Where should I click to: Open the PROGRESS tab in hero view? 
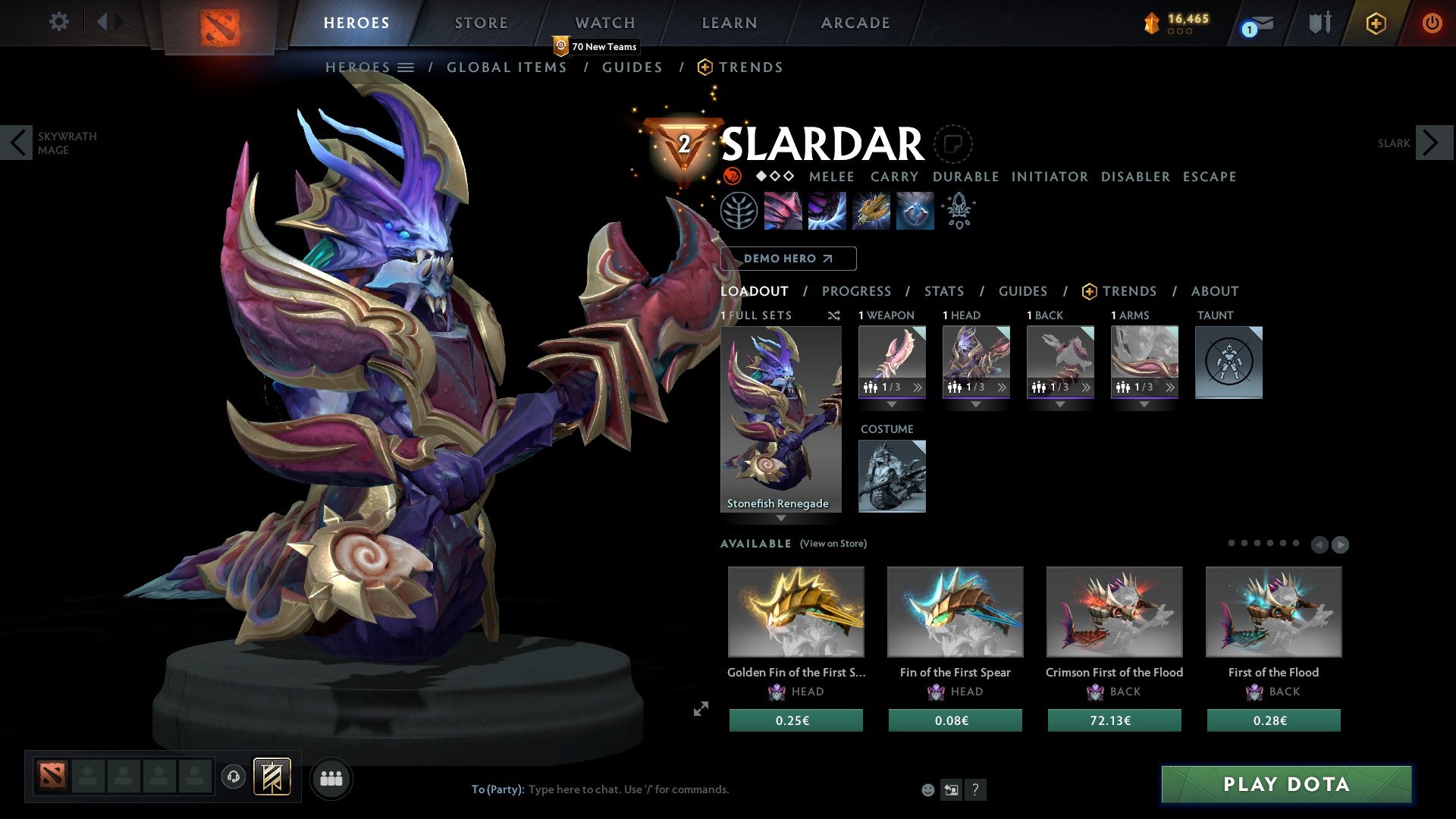pyautogui.click(x=857, y=290)
